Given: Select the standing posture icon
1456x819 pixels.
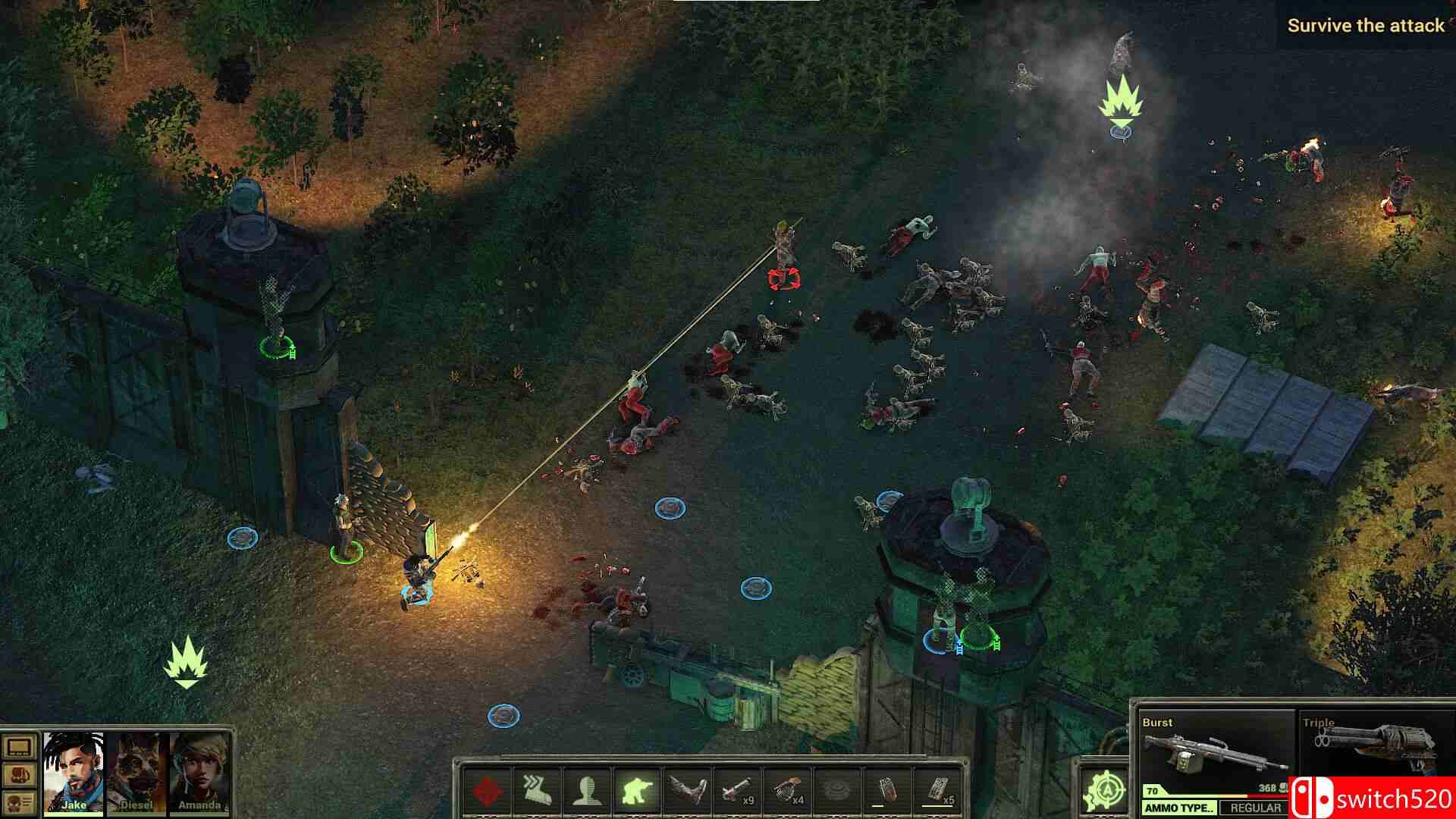Looking at the screenshot, I should click(x=588, y=789).
